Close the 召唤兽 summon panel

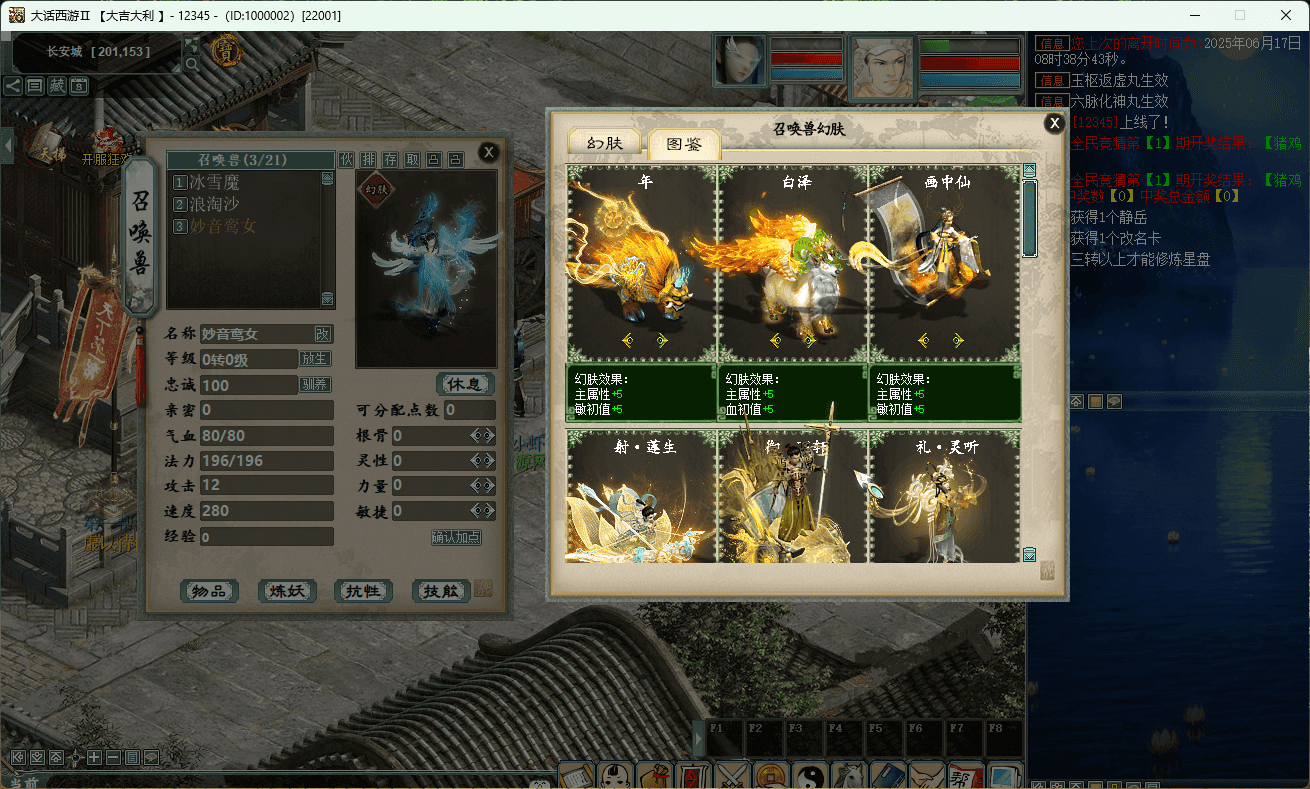coord(488,152)
